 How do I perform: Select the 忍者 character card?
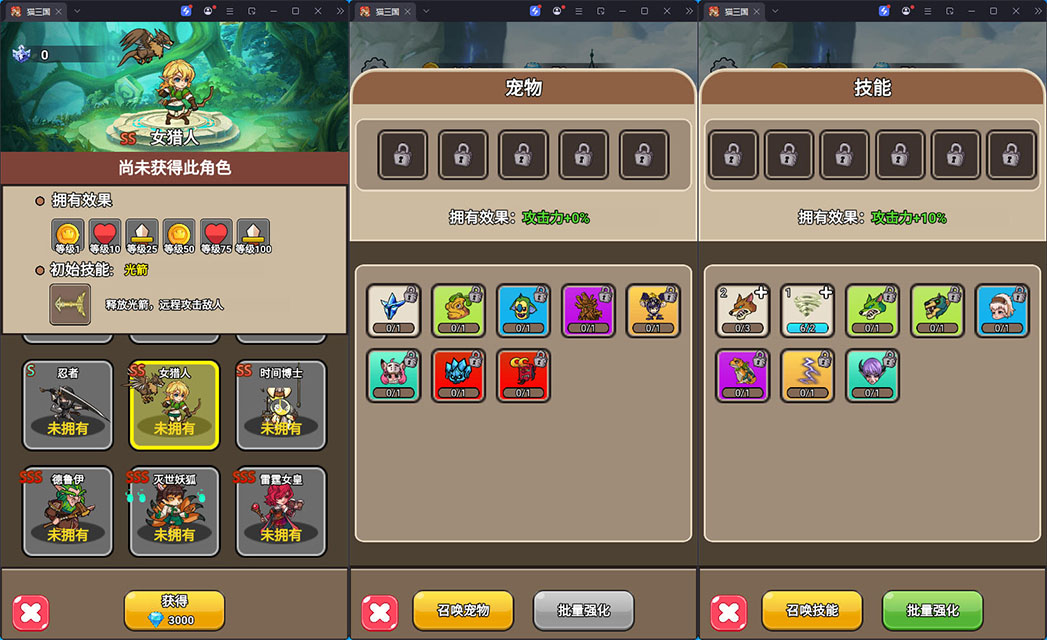[x=68, y=404]
